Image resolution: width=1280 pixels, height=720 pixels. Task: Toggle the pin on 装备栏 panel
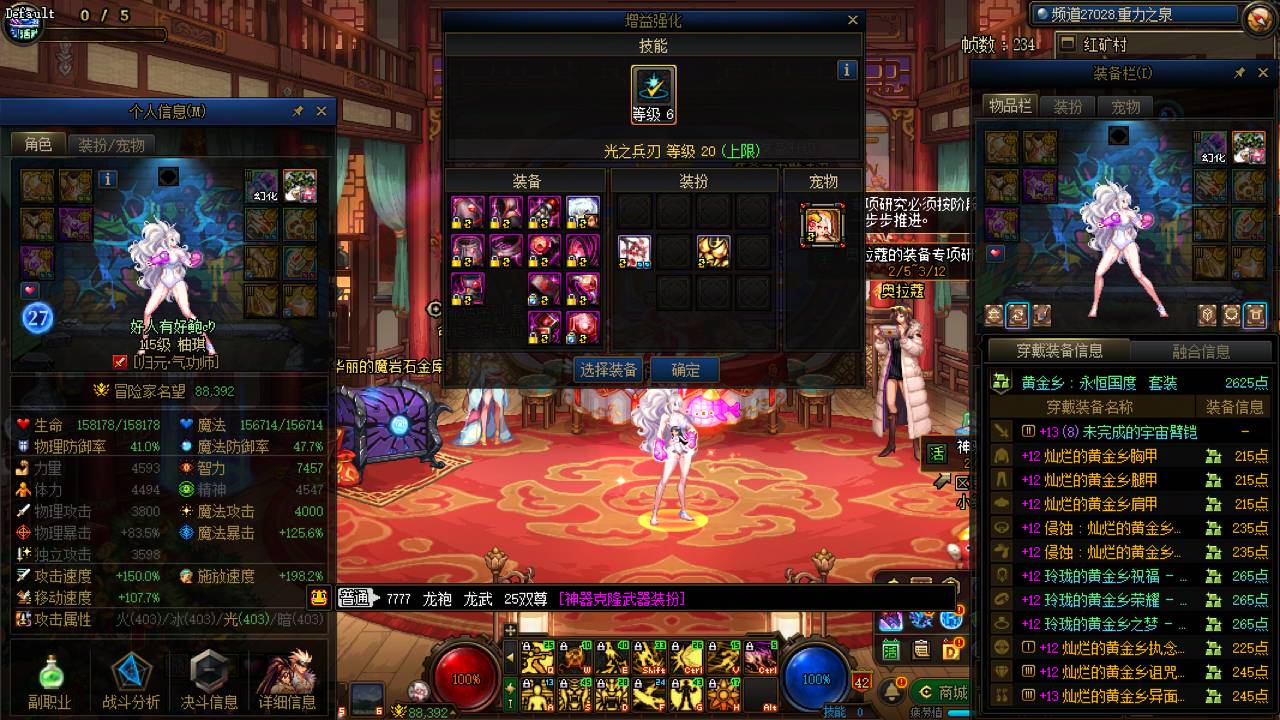1238,72
